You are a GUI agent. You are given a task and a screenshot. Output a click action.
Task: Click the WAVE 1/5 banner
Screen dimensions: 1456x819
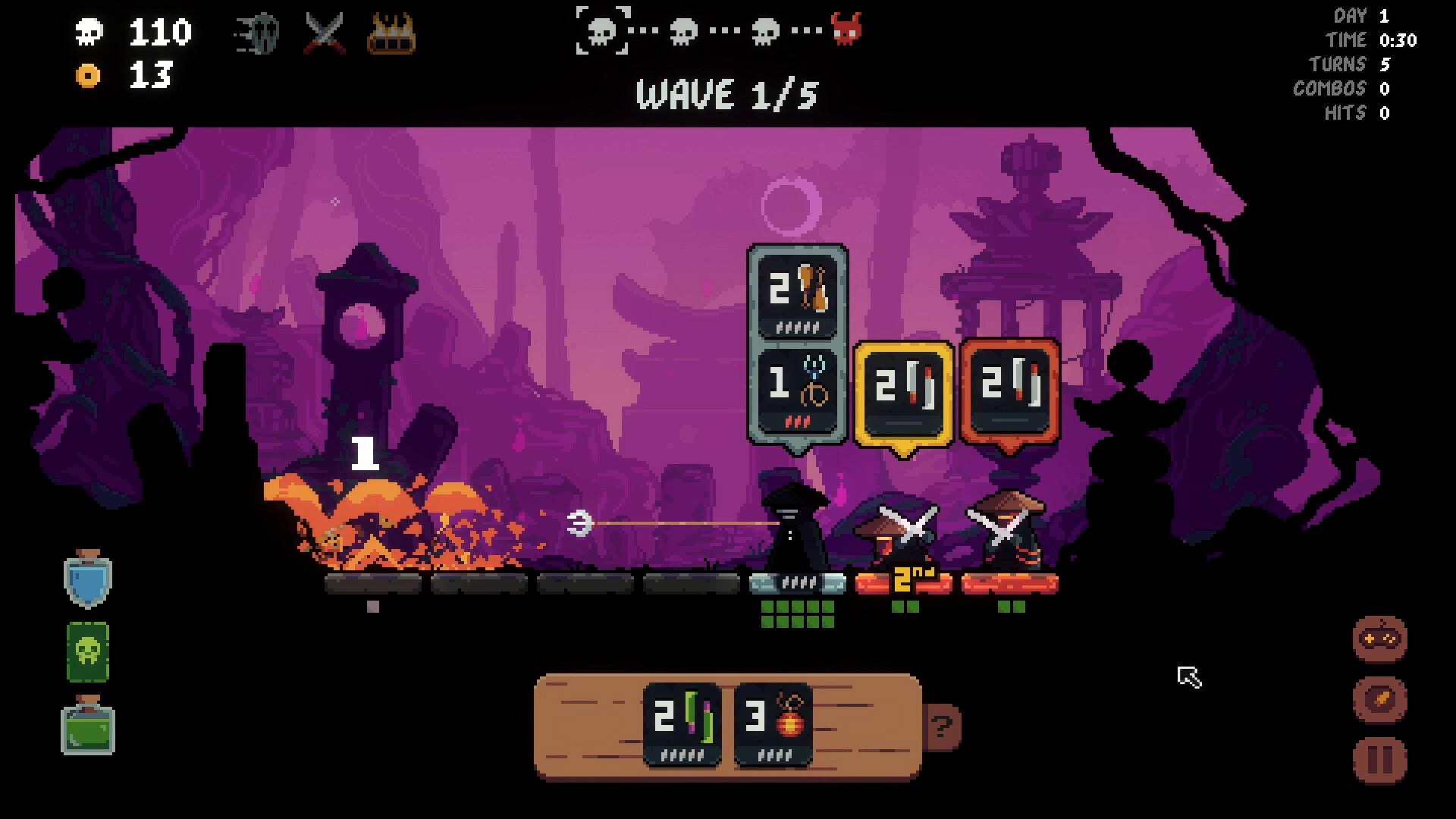coord(726,95)
